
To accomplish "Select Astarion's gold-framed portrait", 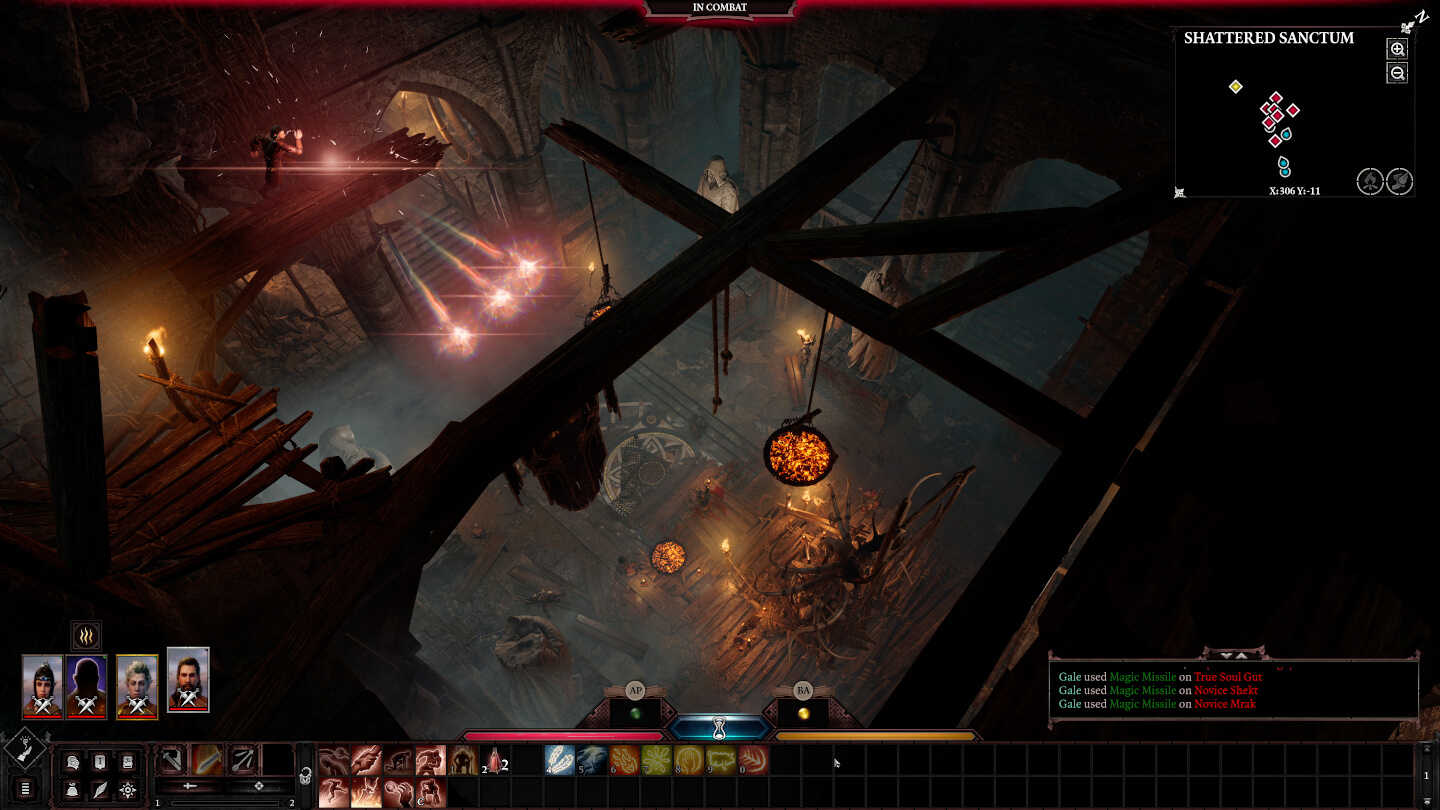I will [x=137, y=686].
